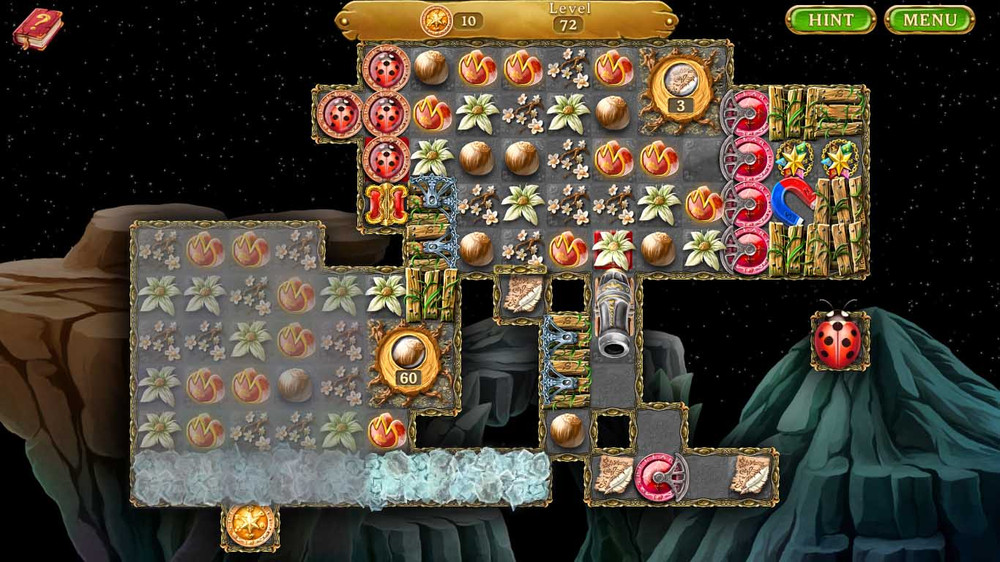Click the silver cannon on the board
1000x562 pixels.
pyautogui.click(x=613, y=316)
